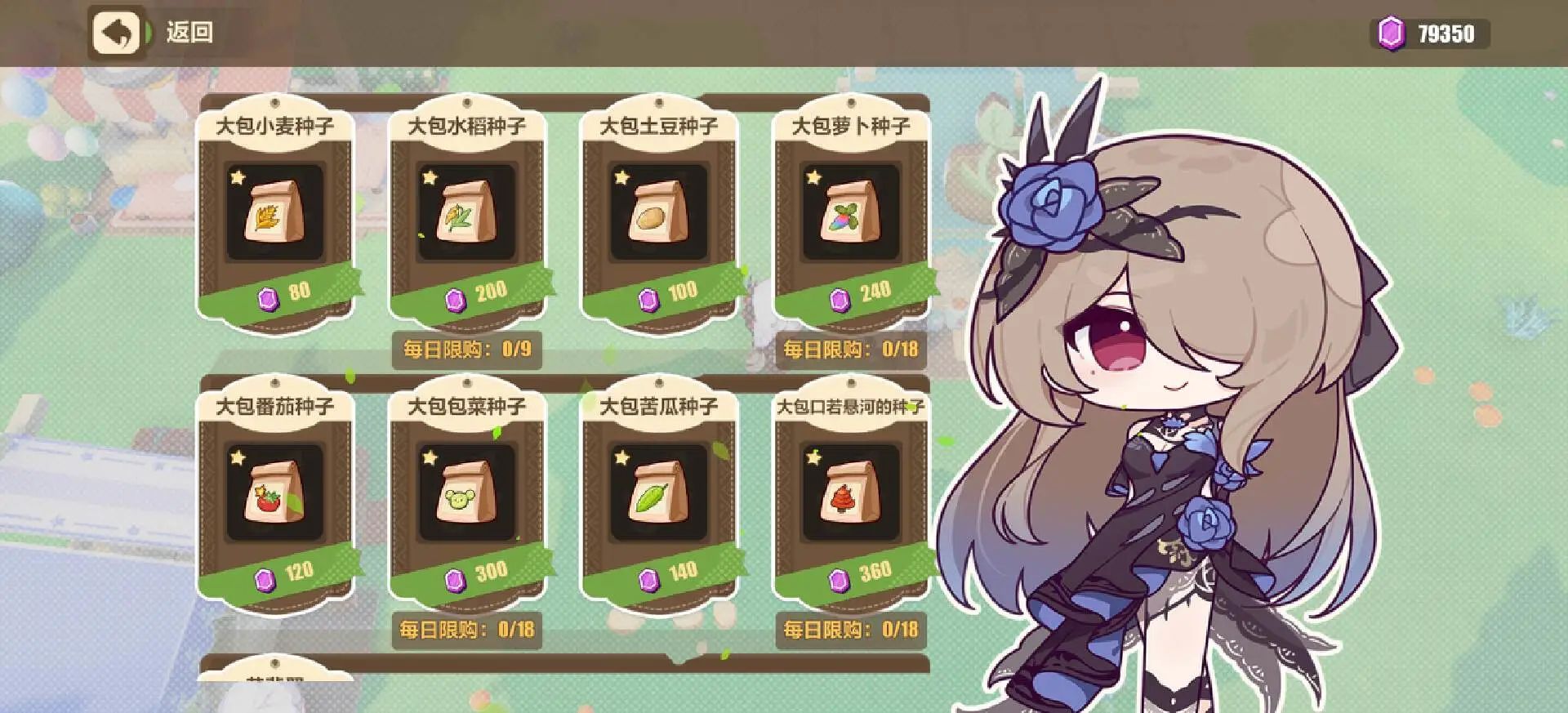Viewport: 1568px width, 713px height.
Task: Click the 返回 text label
Action: coord(192,34)
